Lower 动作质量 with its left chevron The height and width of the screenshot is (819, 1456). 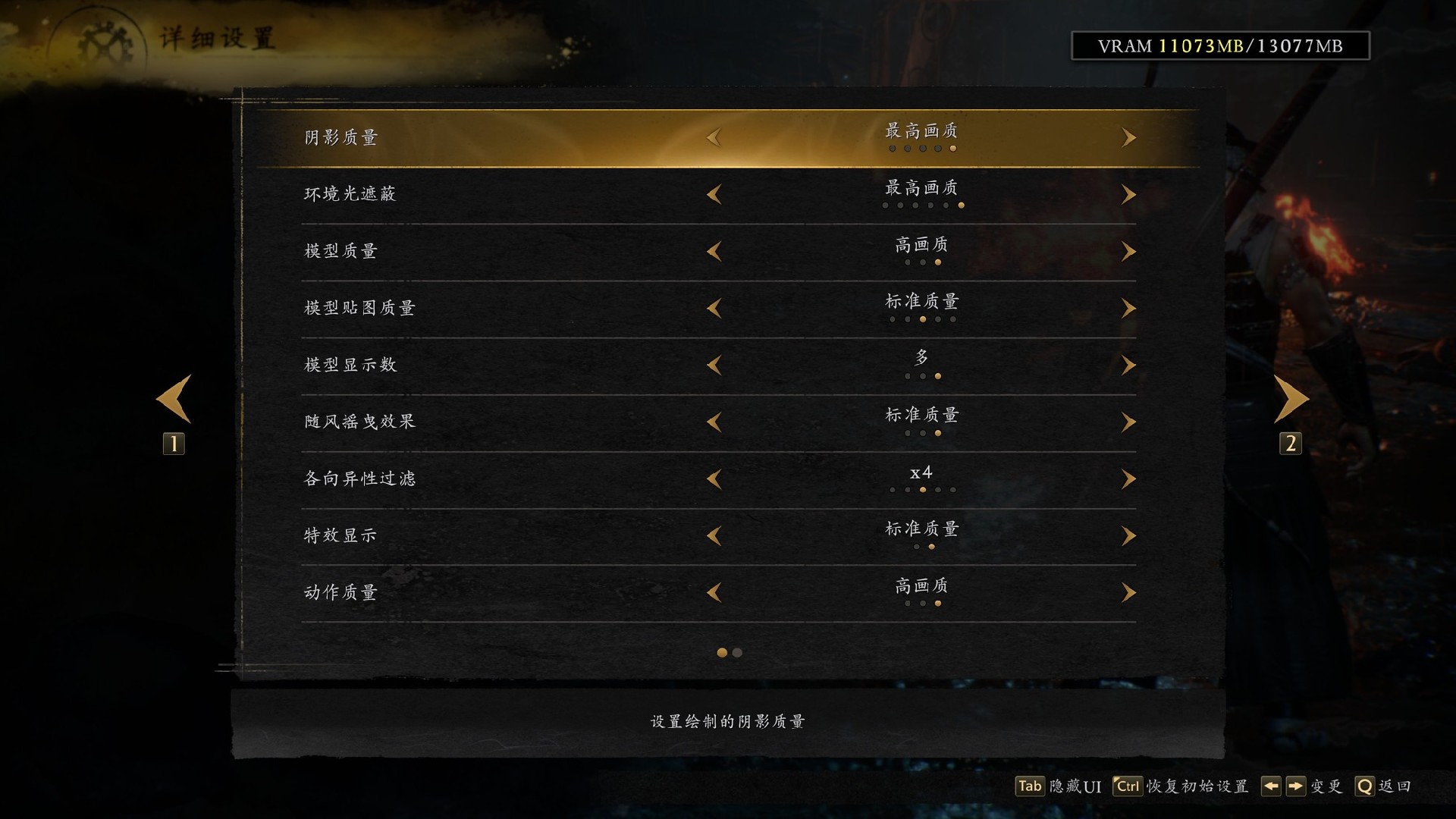click(713, 592)
